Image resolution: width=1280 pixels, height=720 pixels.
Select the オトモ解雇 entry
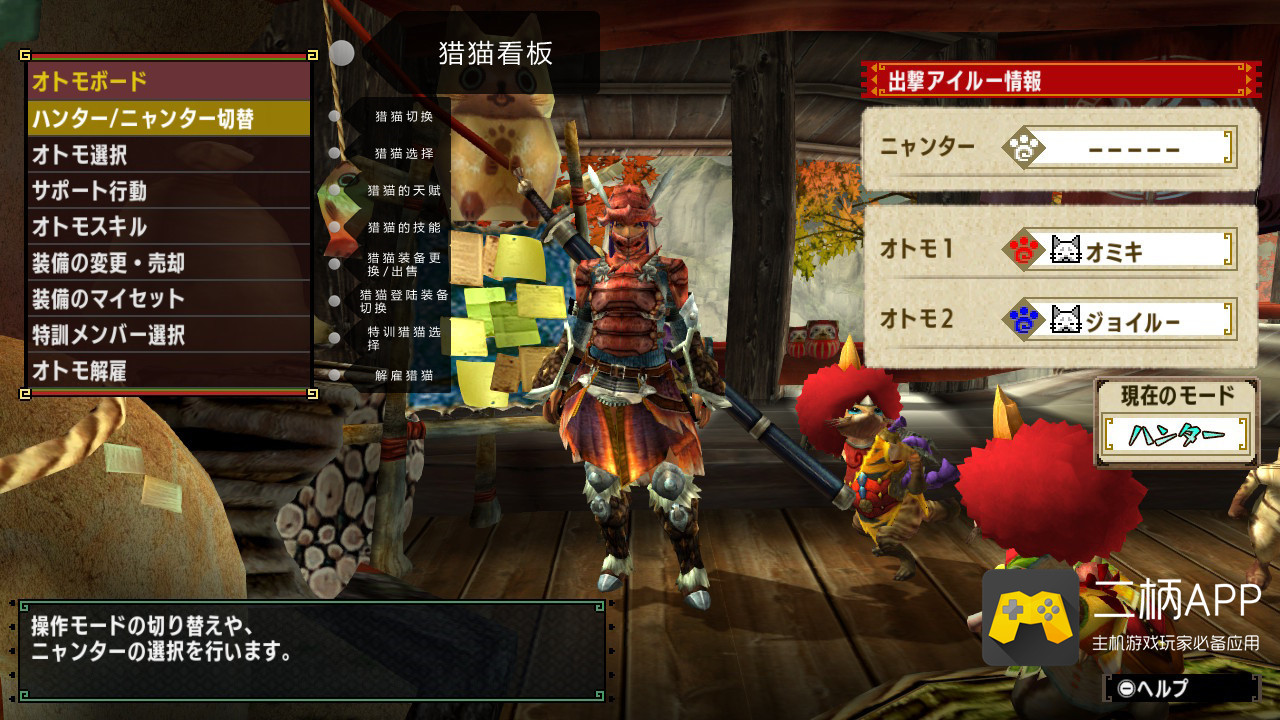168,371
